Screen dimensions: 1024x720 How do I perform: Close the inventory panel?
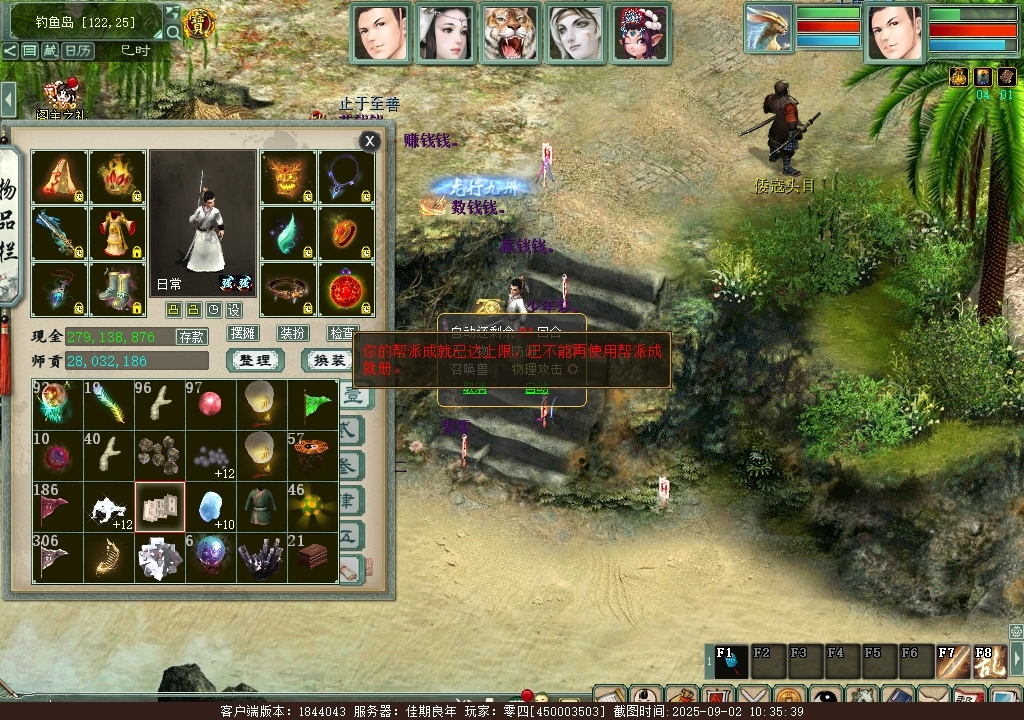point(370,142)
